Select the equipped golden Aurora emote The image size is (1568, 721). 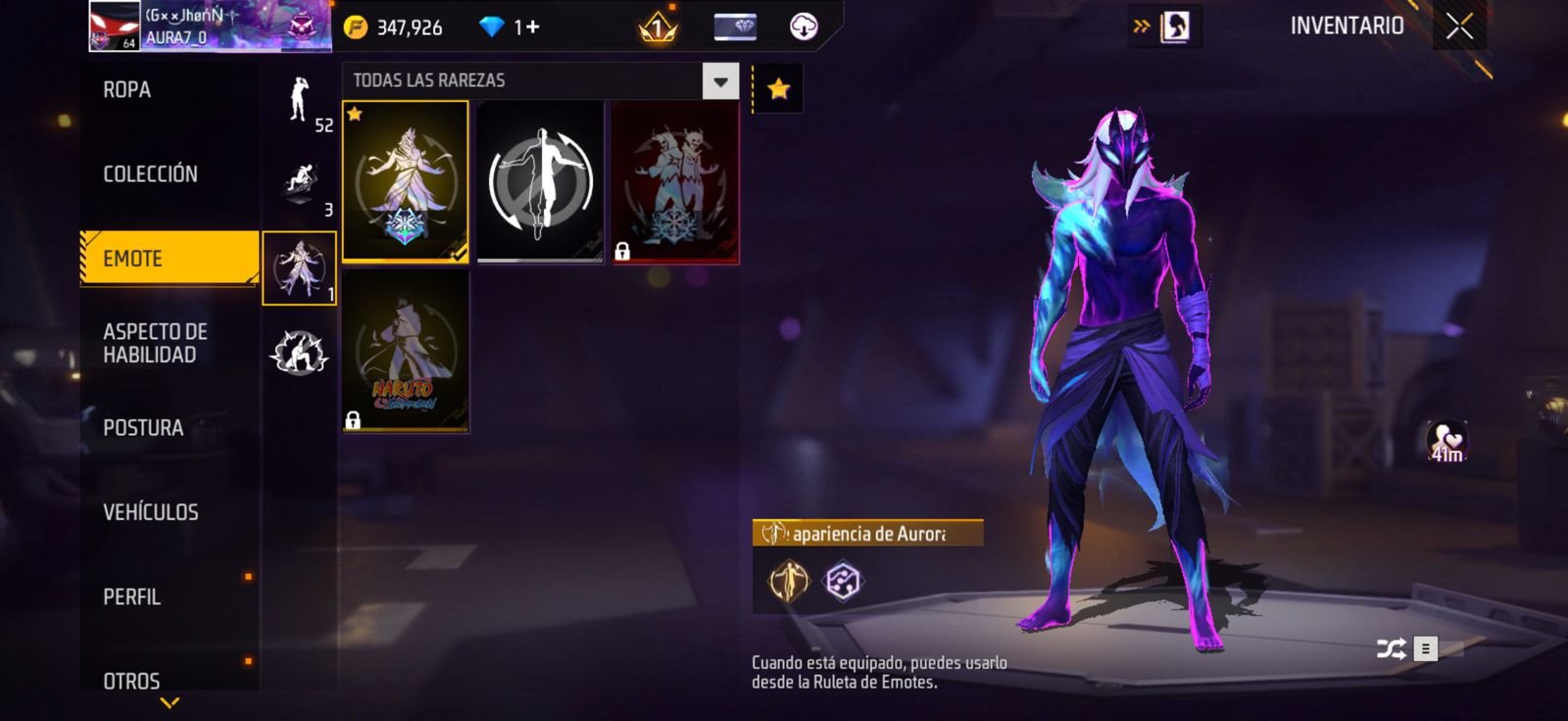pyautogui.click(x=405, y=181)
